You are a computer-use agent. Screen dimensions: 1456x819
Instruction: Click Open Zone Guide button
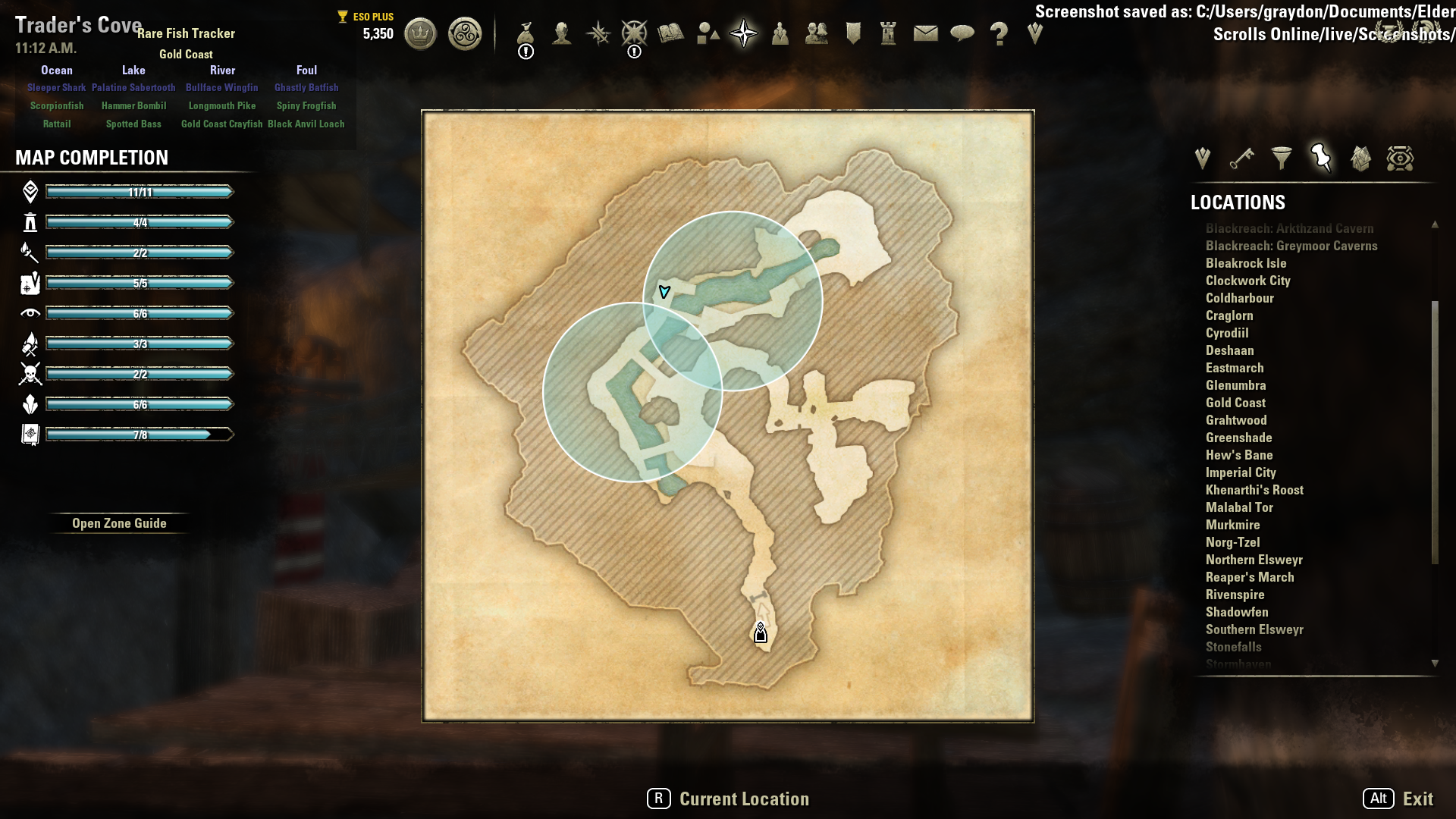pyautogui.click(x=119, y=523)
